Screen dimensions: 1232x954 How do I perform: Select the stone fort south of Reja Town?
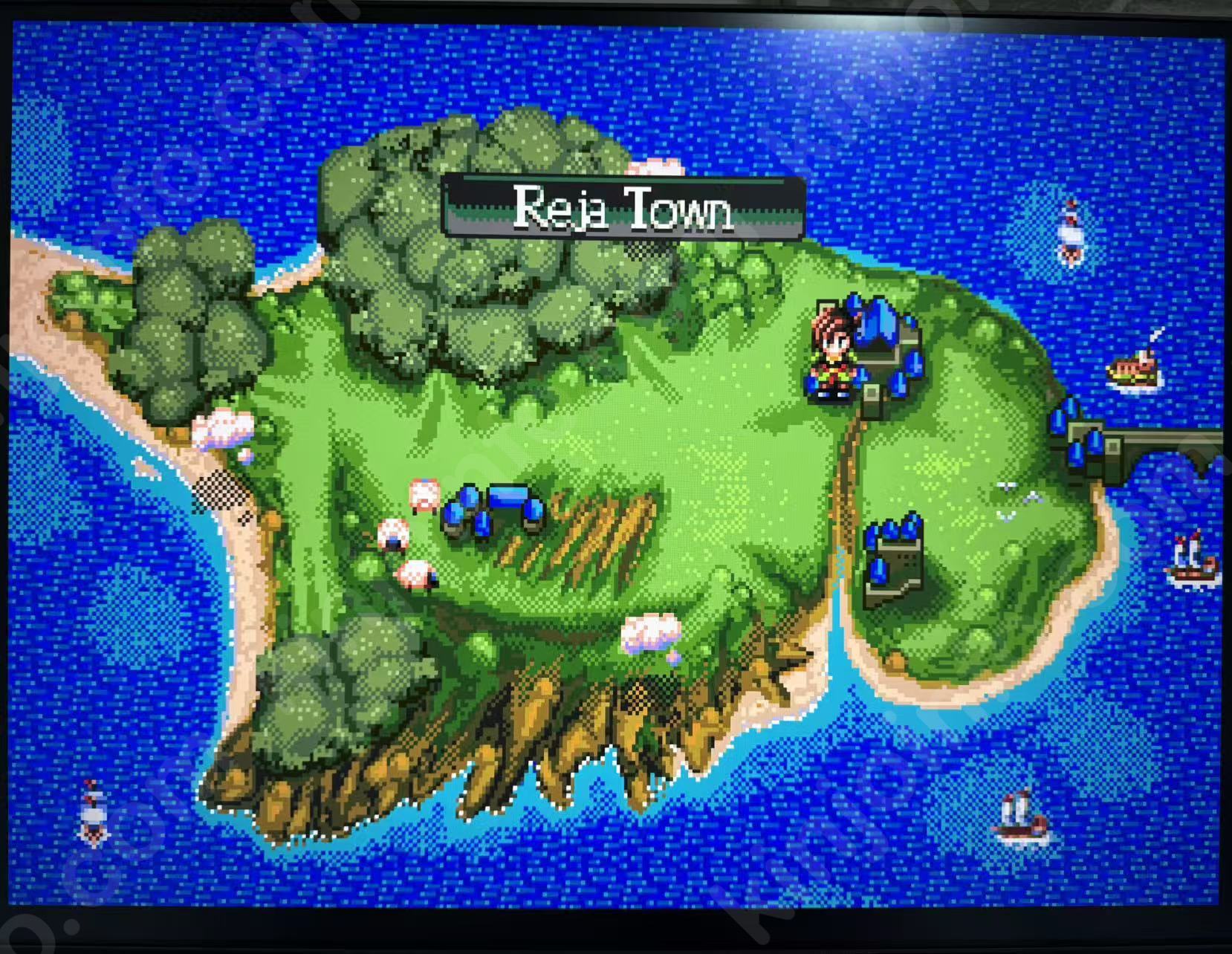[x=894, y=561]
